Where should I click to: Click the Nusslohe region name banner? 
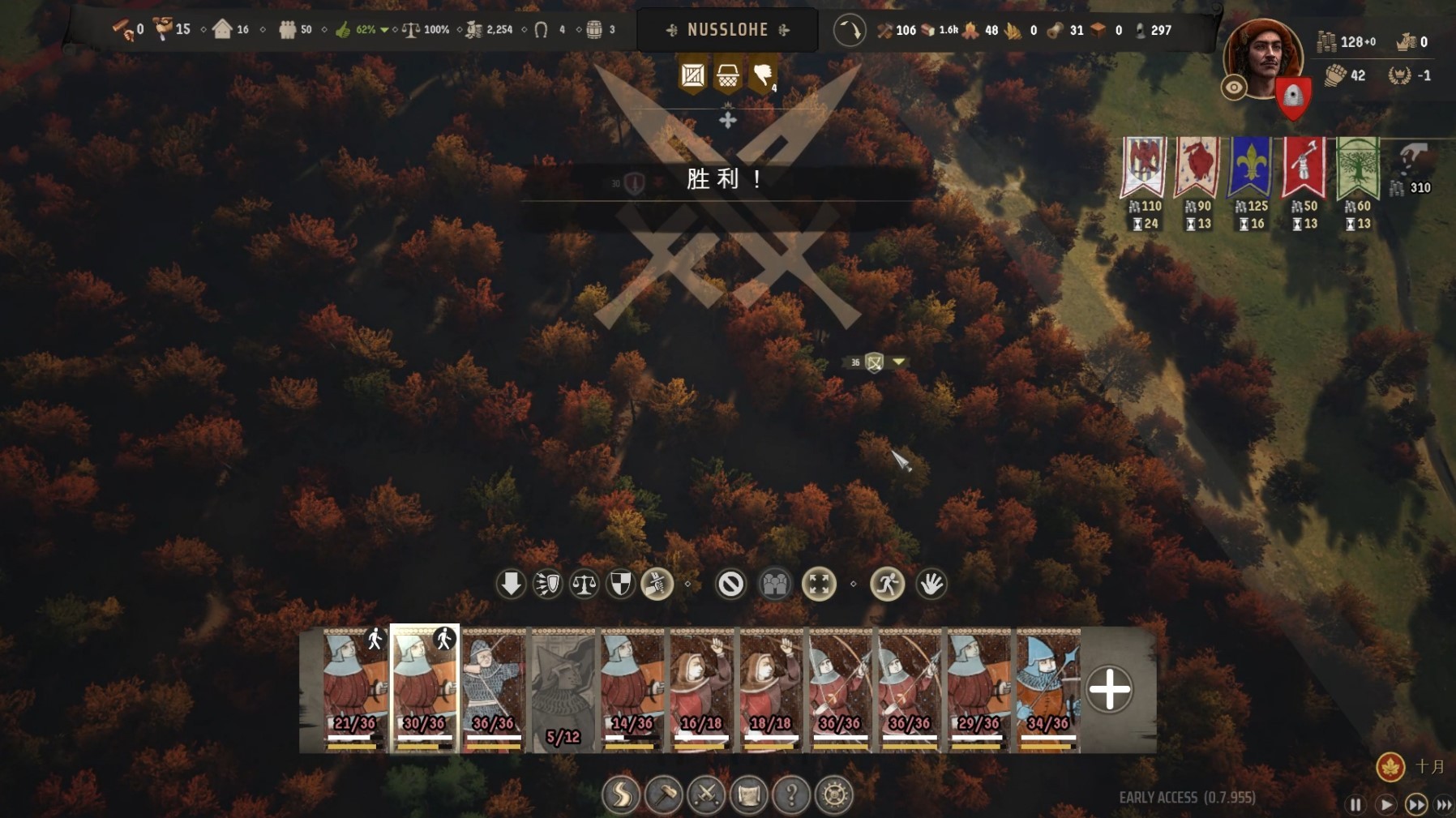click(727, 30)
